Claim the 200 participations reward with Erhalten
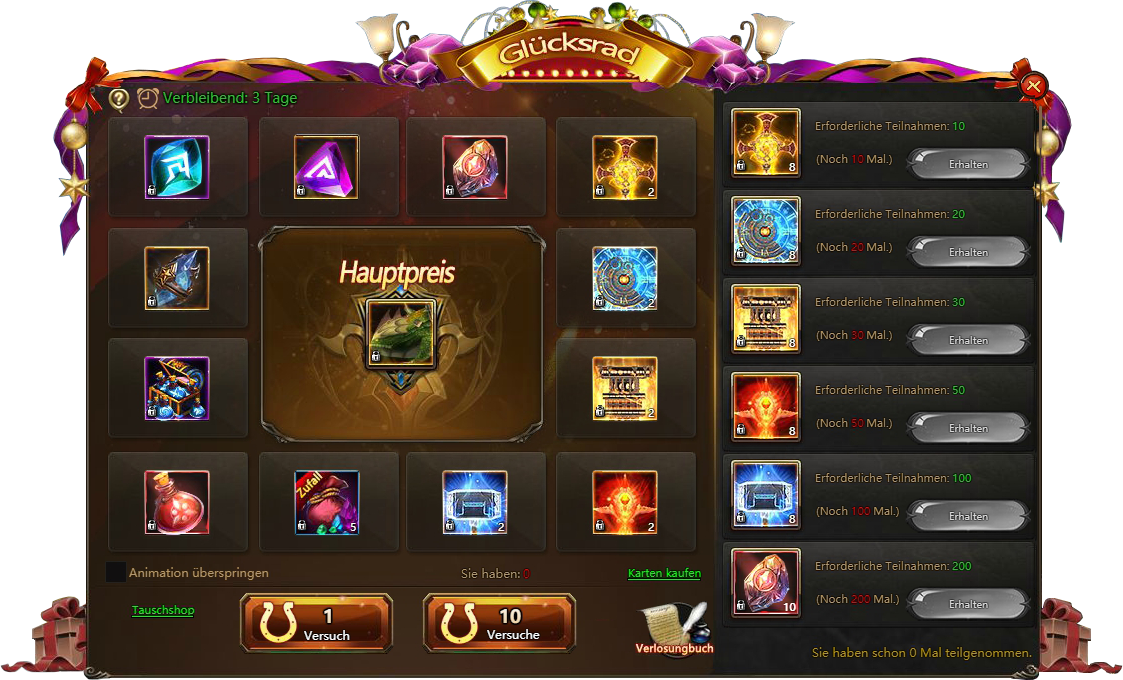 tap(968, 604)
